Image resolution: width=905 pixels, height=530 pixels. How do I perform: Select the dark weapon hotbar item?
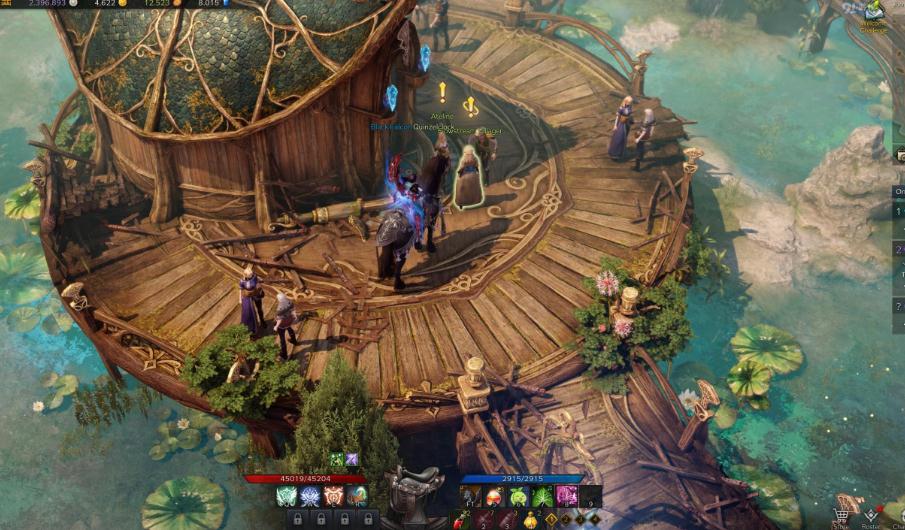pos(471,497)
